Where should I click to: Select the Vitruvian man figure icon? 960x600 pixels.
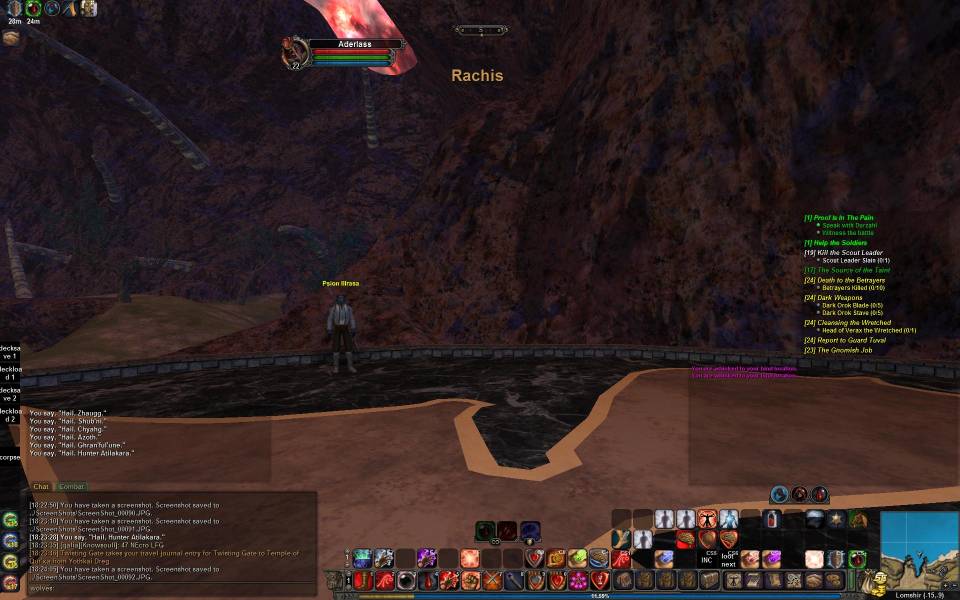(x=707, y=518)
